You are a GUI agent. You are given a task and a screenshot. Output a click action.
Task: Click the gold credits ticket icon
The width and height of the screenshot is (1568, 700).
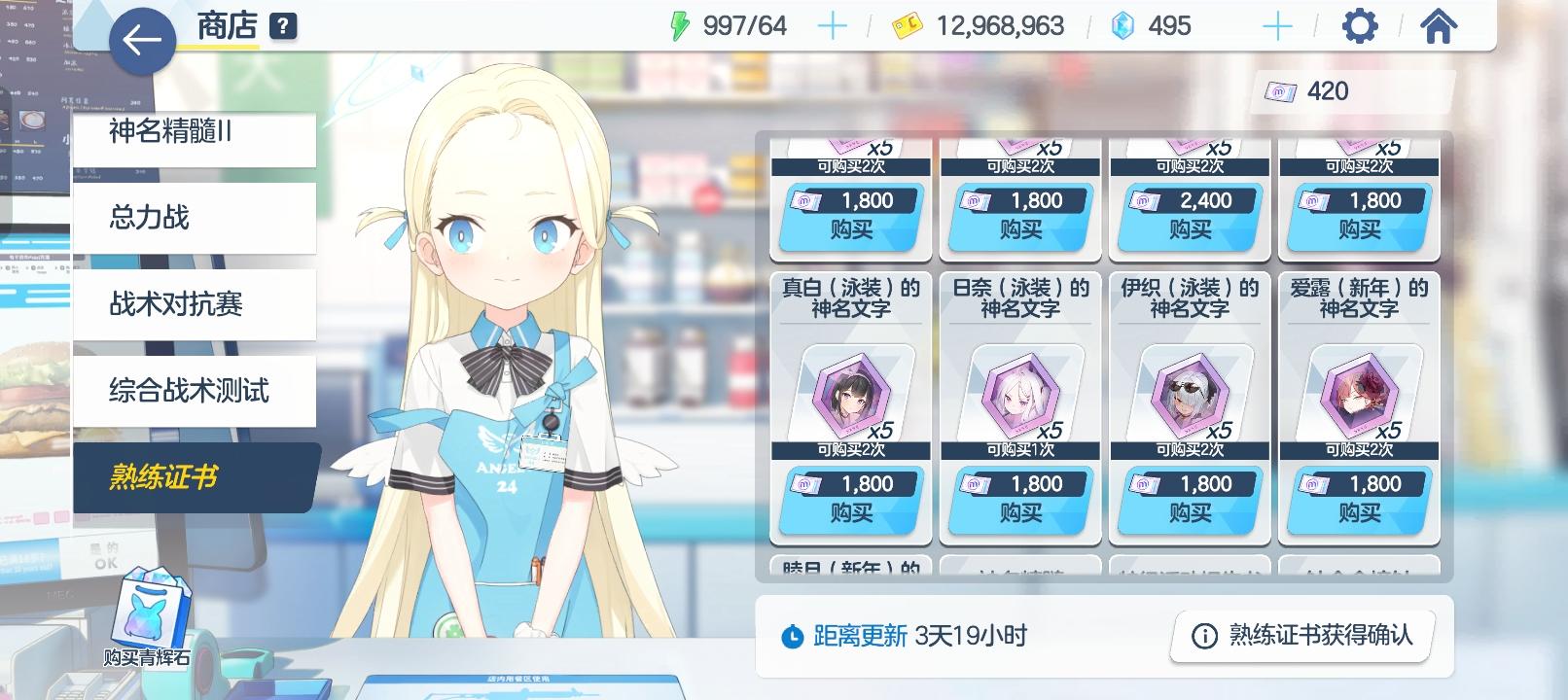point(909,25)
